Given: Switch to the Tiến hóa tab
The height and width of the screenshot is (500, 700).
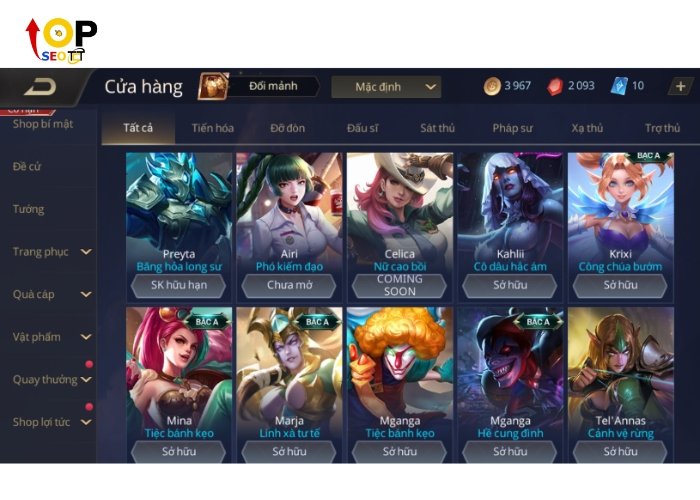Looking at the screenshot, I should pyautogui.click(x=212, y=128).
